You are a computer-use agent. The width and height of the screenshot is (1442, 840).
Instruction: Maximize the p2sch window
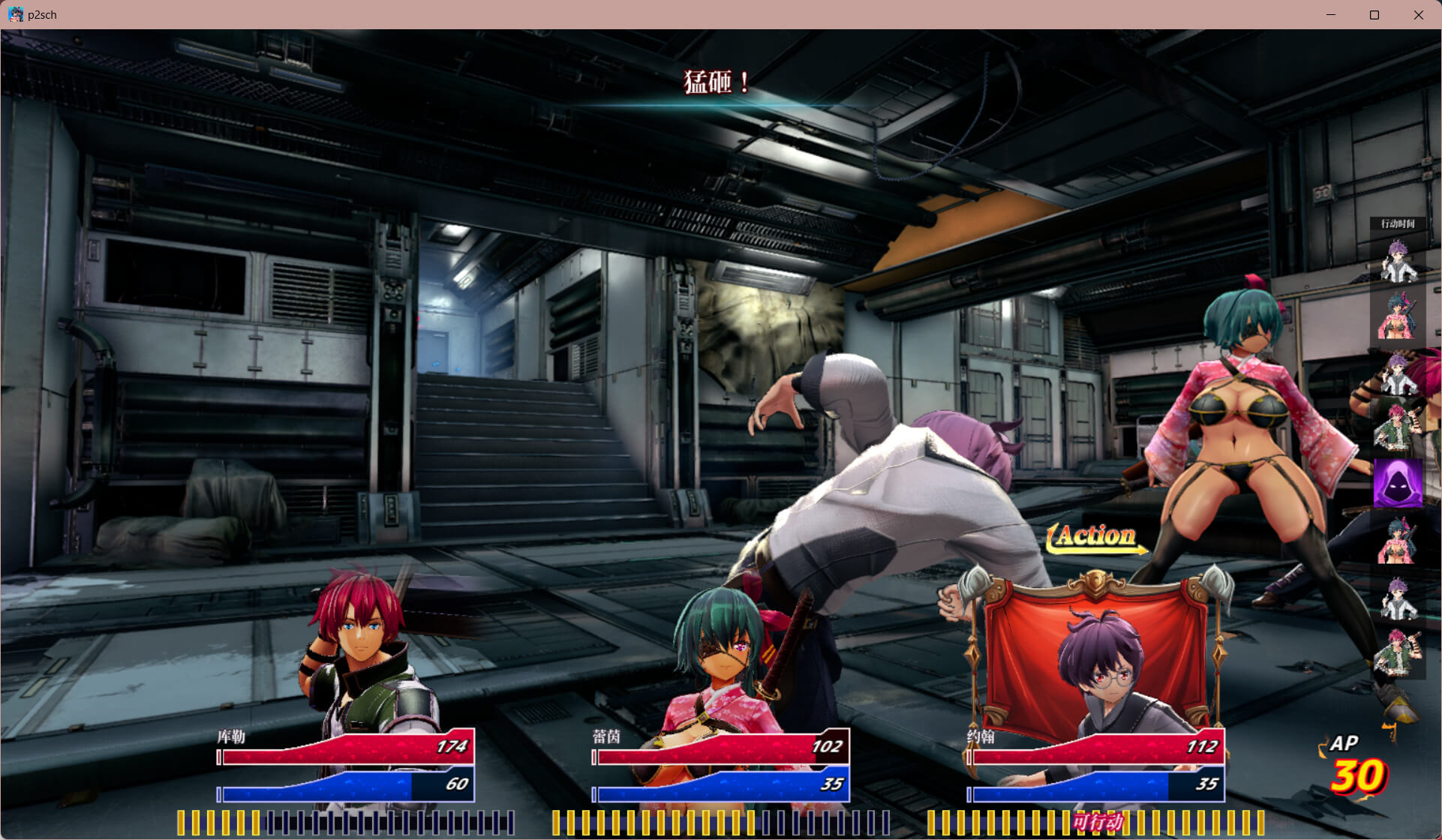1374,15
